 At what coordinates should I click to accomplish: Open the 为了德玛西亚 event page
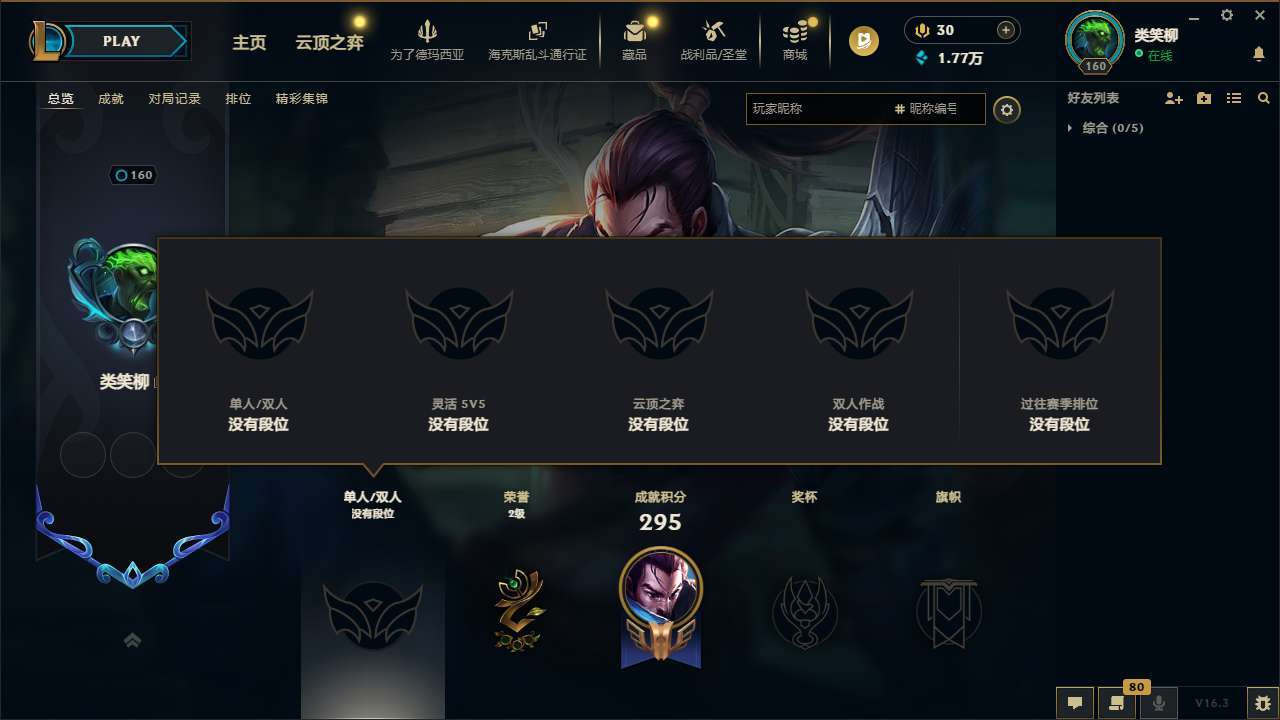pyautogui.click(x=428, y=40)
